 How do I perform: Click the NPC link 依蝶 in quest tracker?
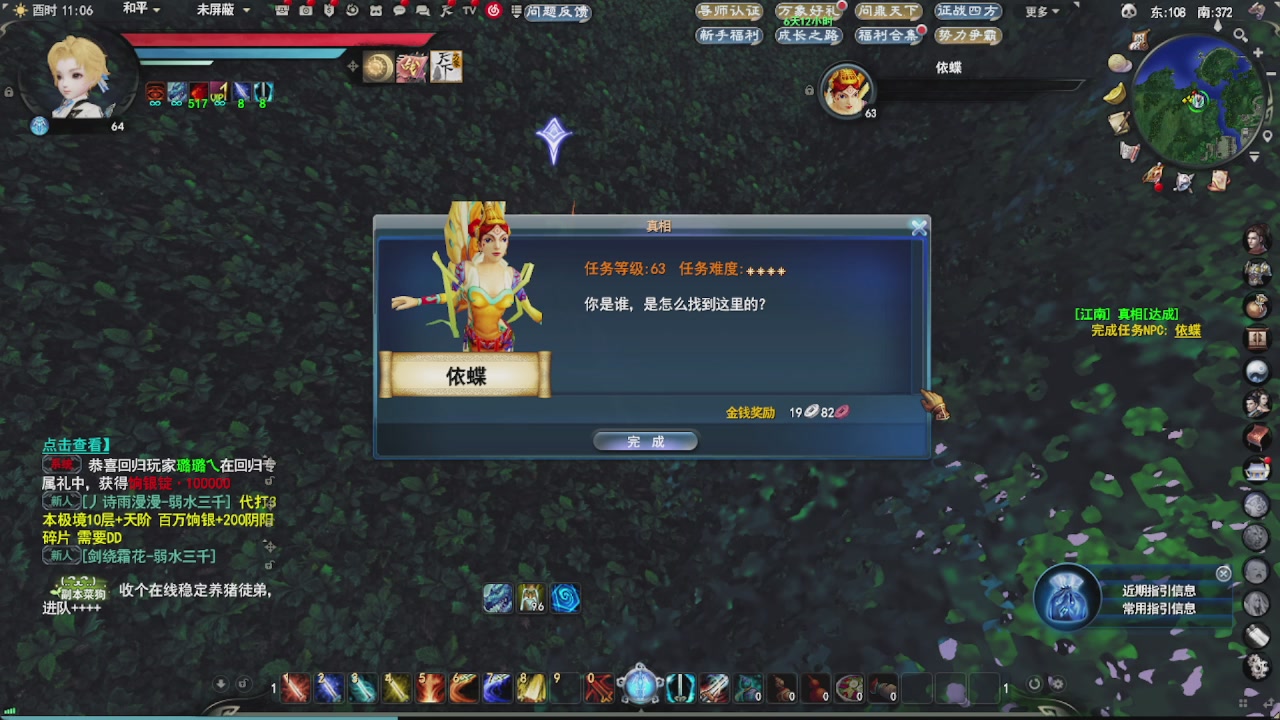click(1186, 329)
